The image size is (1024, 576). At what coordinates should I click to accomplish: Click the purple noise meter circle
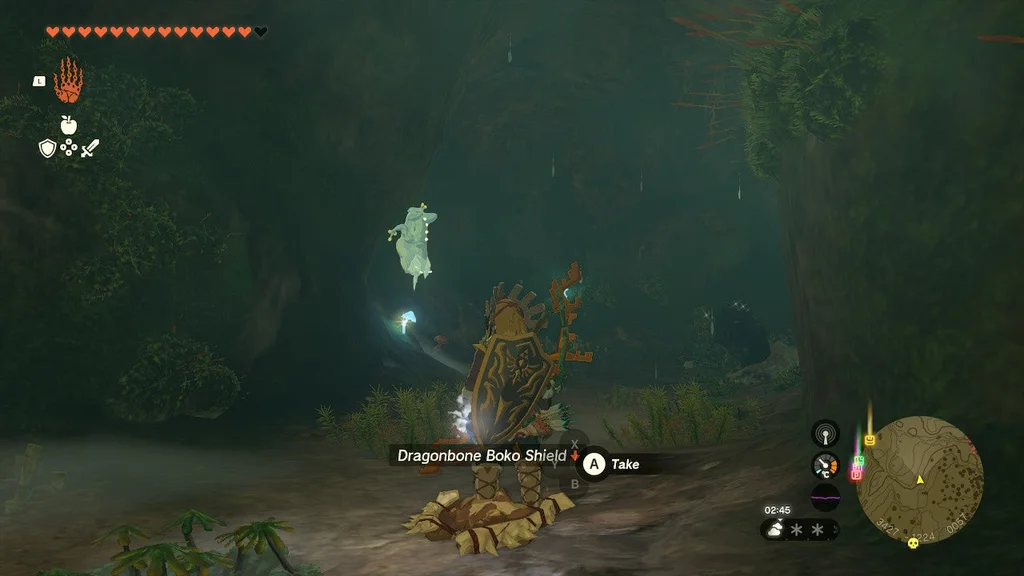click(825, 497)
